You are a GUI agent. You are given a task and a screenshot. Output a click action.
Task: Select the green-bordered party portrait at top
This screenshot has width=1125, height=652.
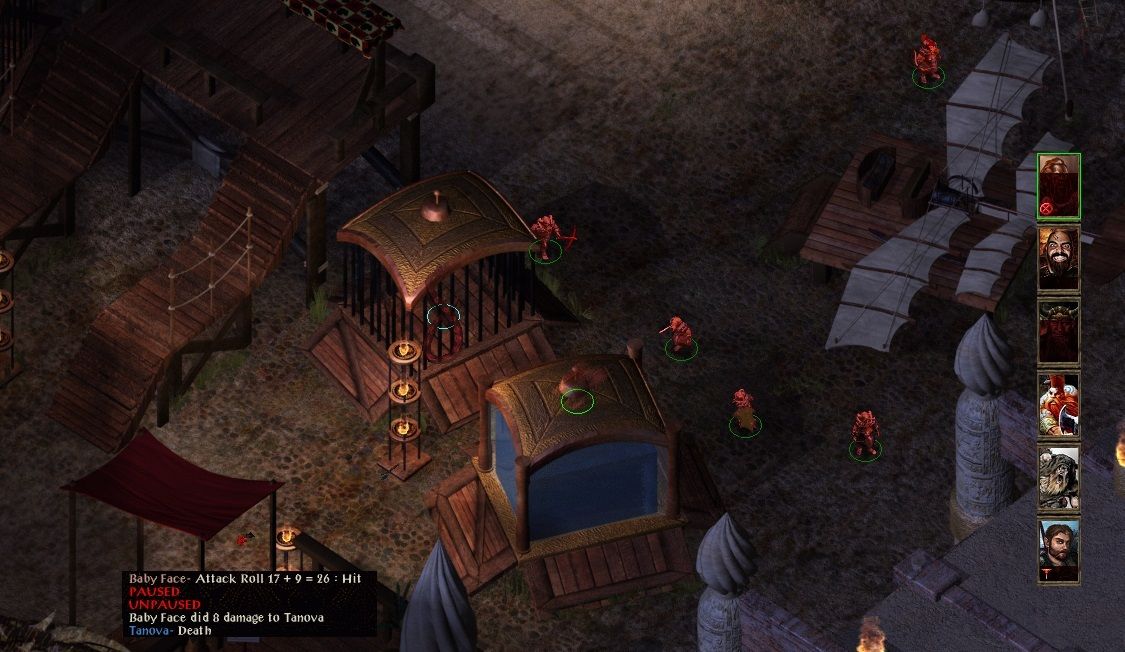point(1058,186)
